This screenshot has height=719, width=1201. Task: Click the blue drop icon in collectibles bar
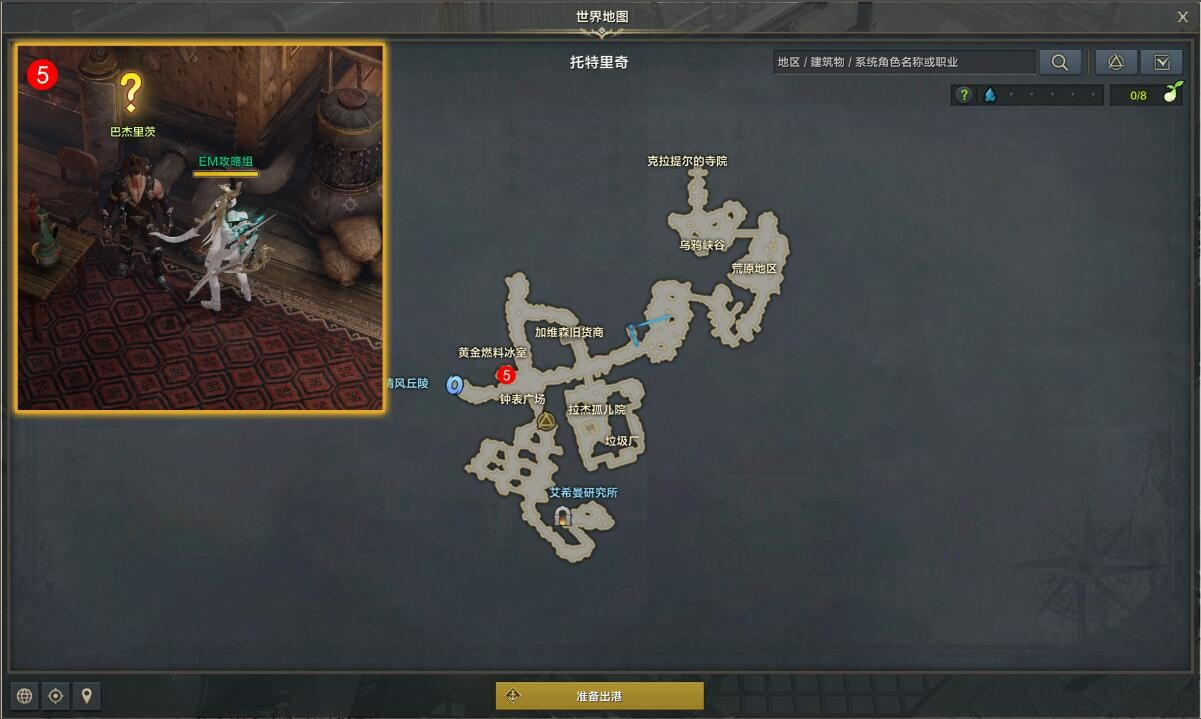click(x=990, y=95)
